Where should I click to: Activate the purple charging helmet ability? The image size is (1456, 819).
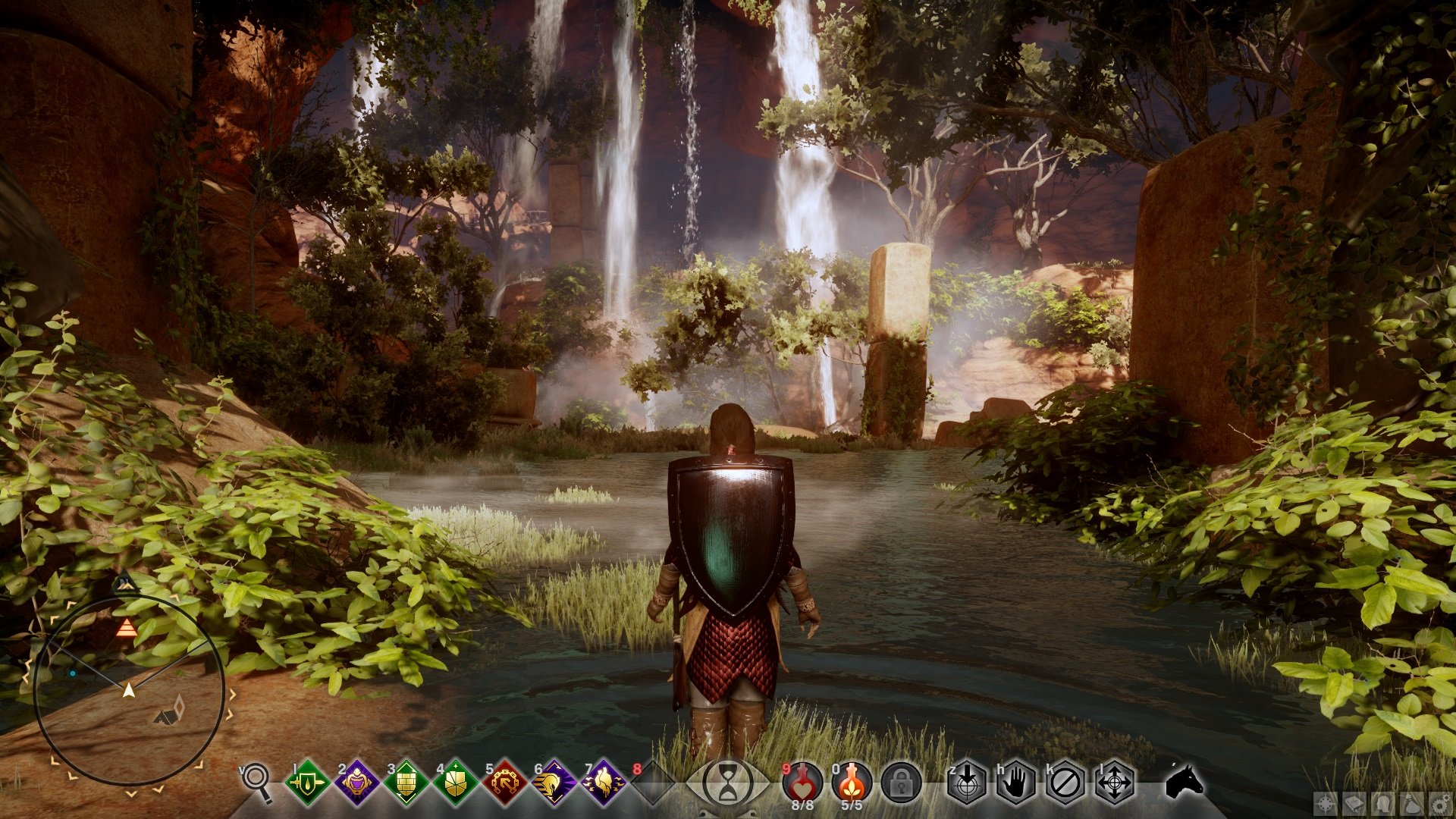pyautogui.click(x=554, y=782)
